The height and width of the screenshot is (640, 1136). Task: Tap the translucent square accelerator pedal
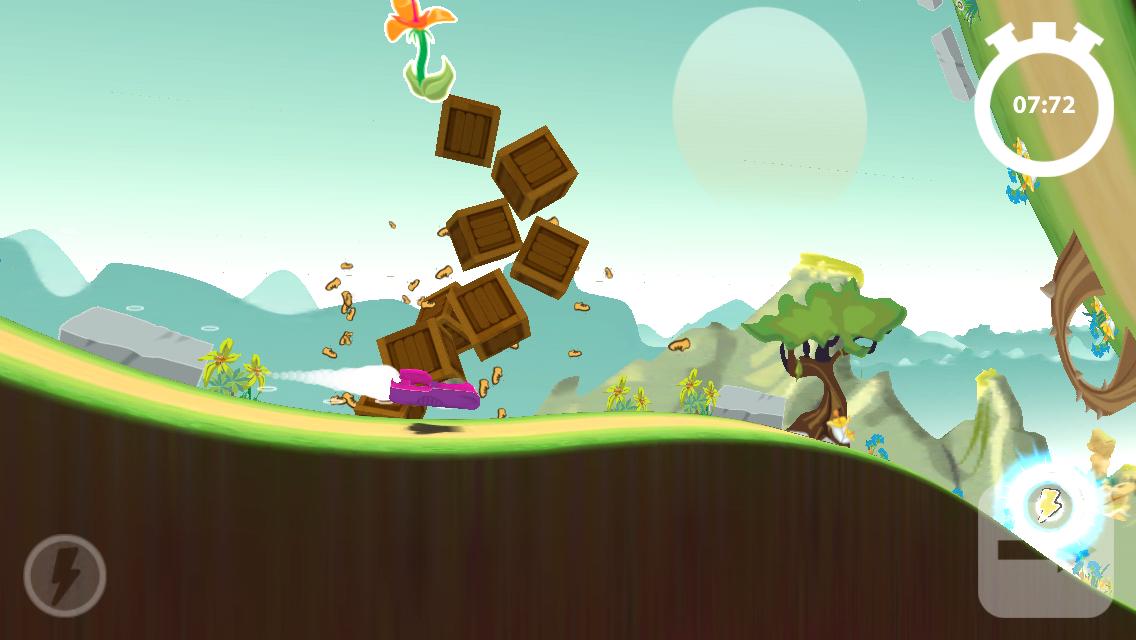[x=1044, y=556]
